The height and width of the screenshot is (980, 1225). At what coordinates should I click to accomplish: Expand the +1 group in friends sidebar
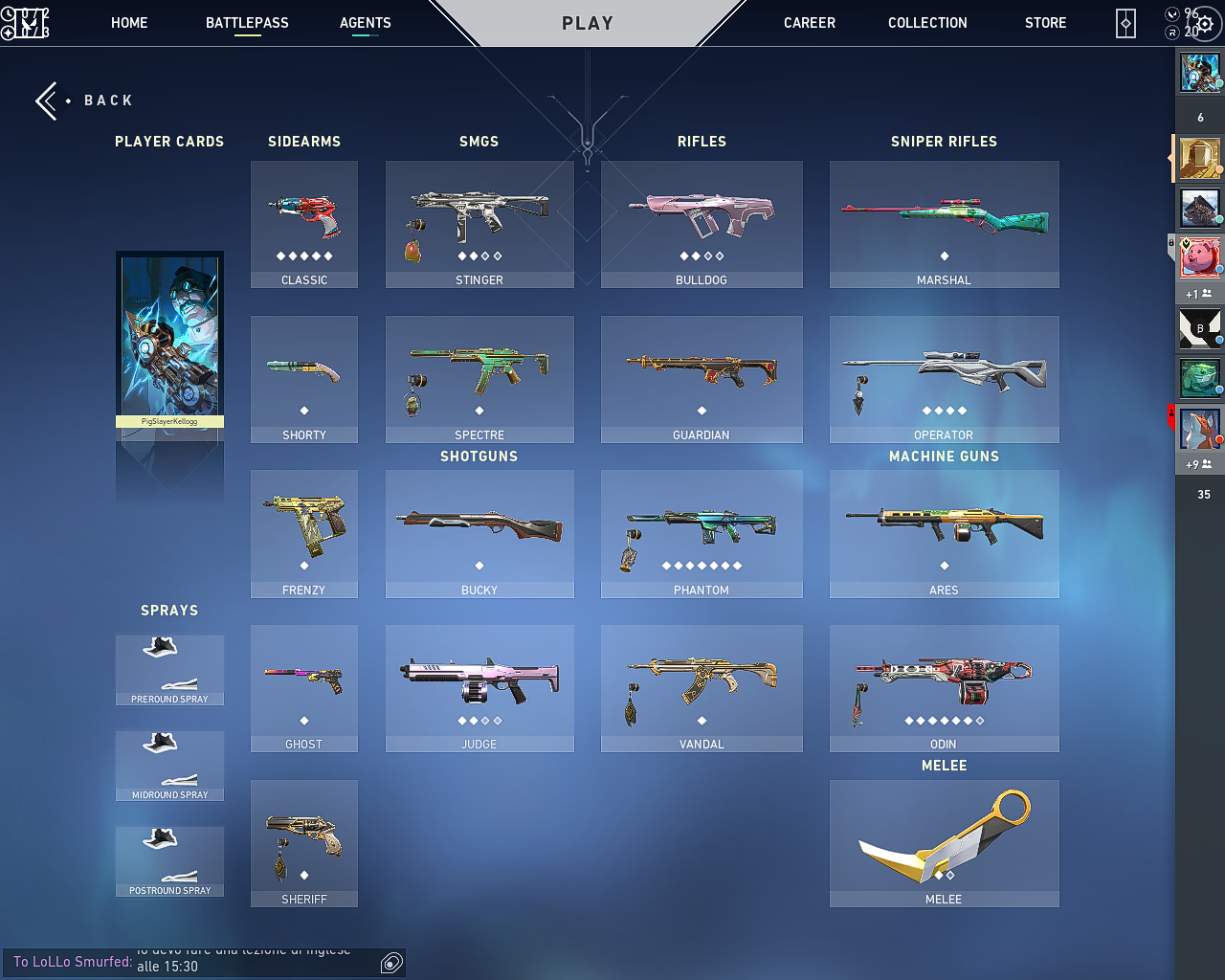(x=1199, y=294)
